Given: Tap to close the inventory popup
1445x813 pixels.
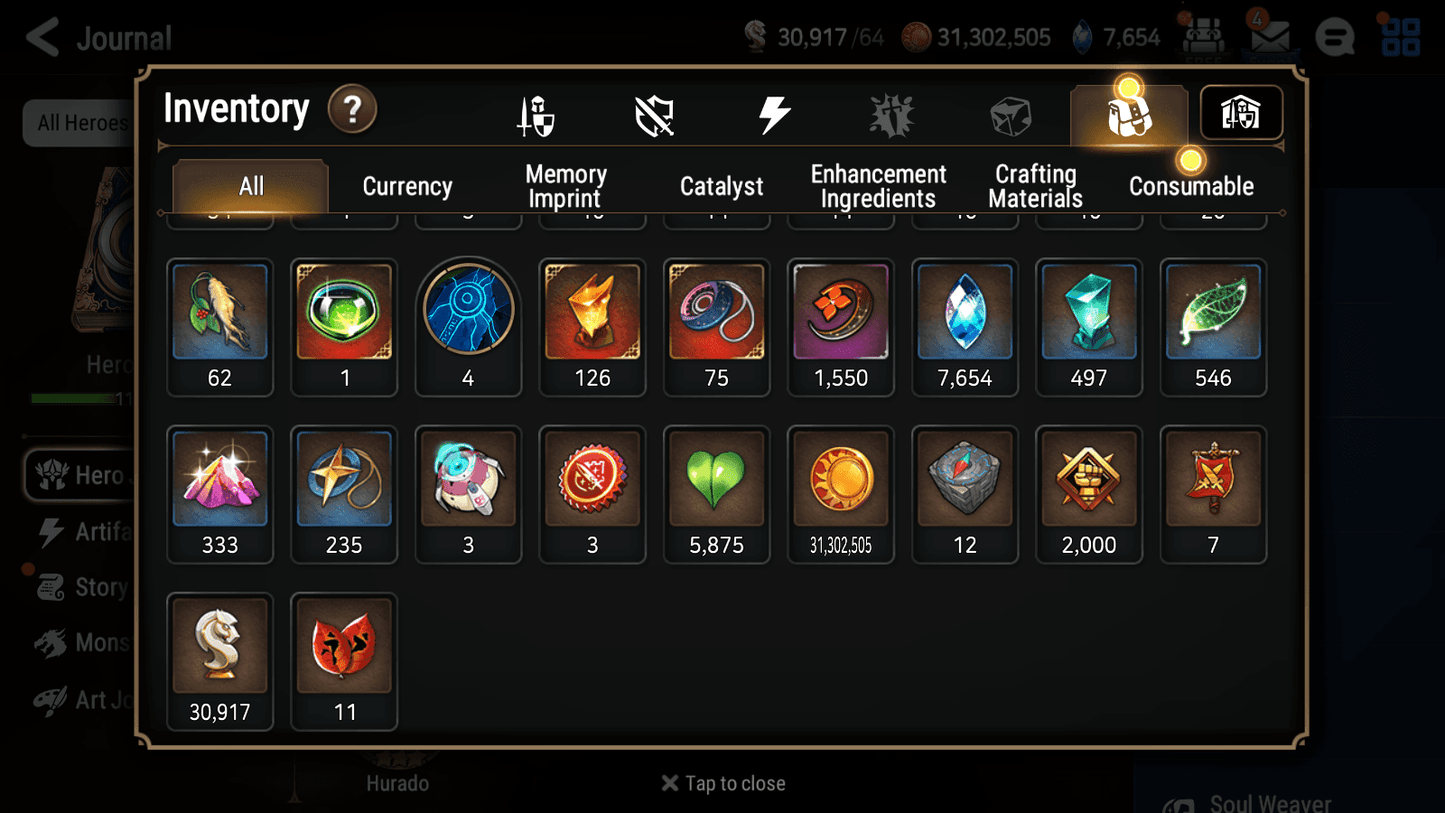Looking at the screenshot, I should 723,783.
